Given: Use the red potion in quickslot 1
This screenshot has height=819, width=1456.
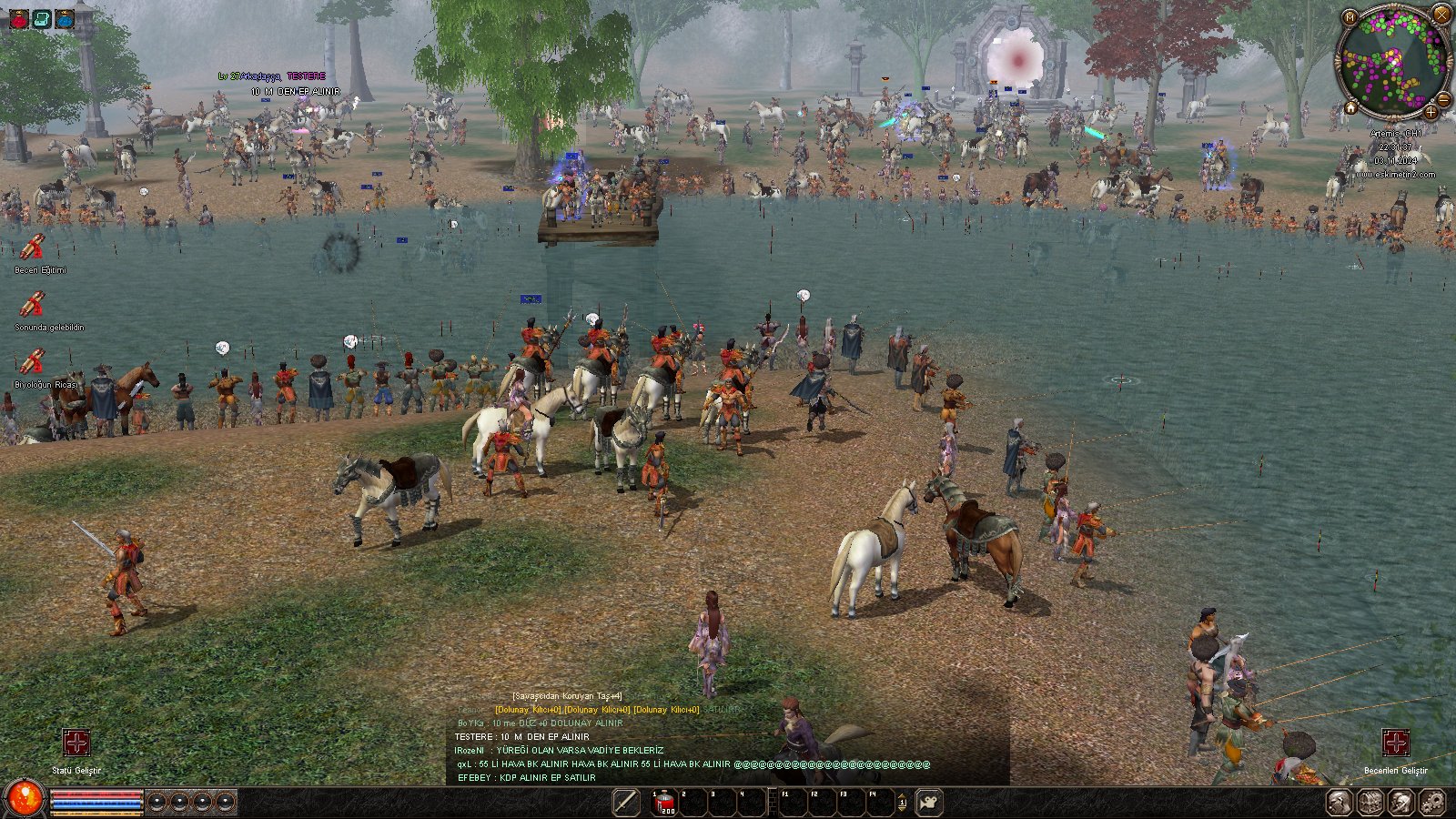Looking at the screenshot, I should tap(664, 803).
